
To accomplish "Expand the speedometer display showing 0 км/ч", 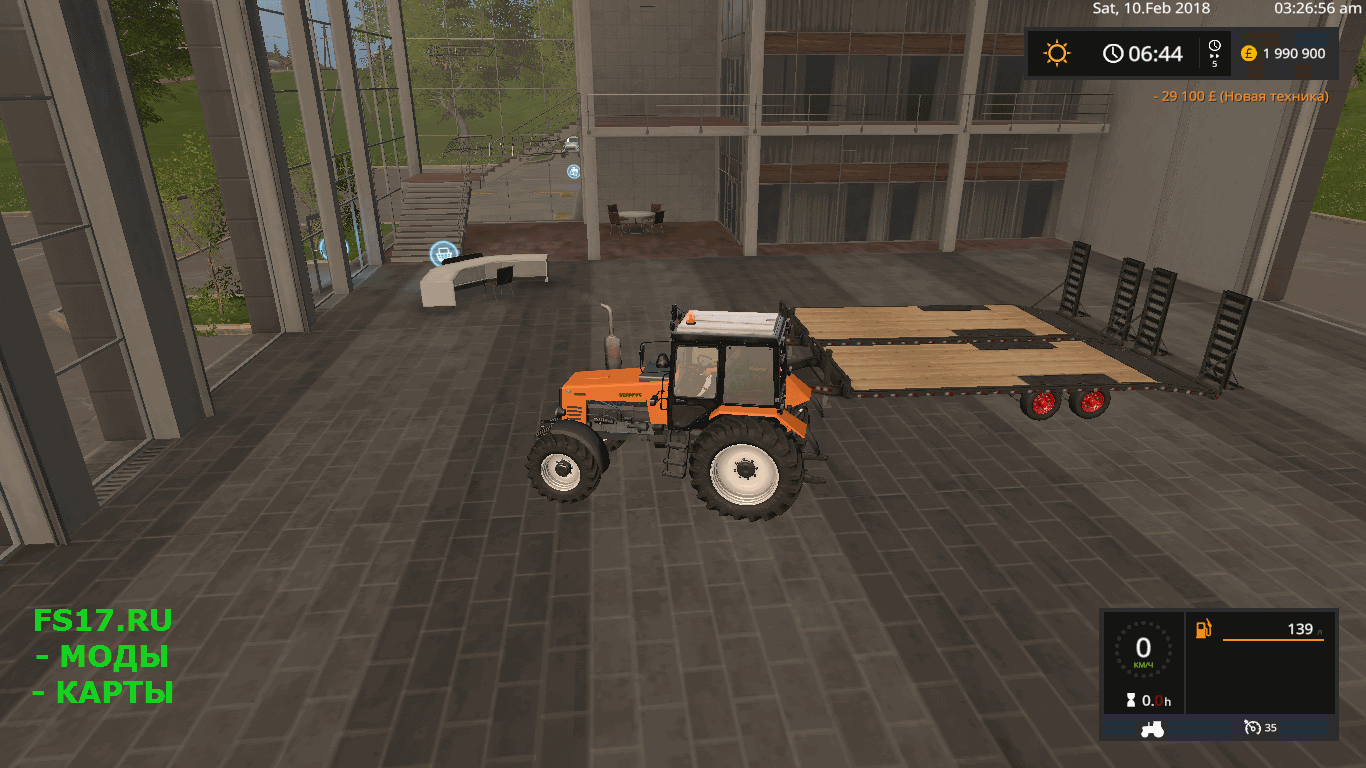I will point(1143,648).
